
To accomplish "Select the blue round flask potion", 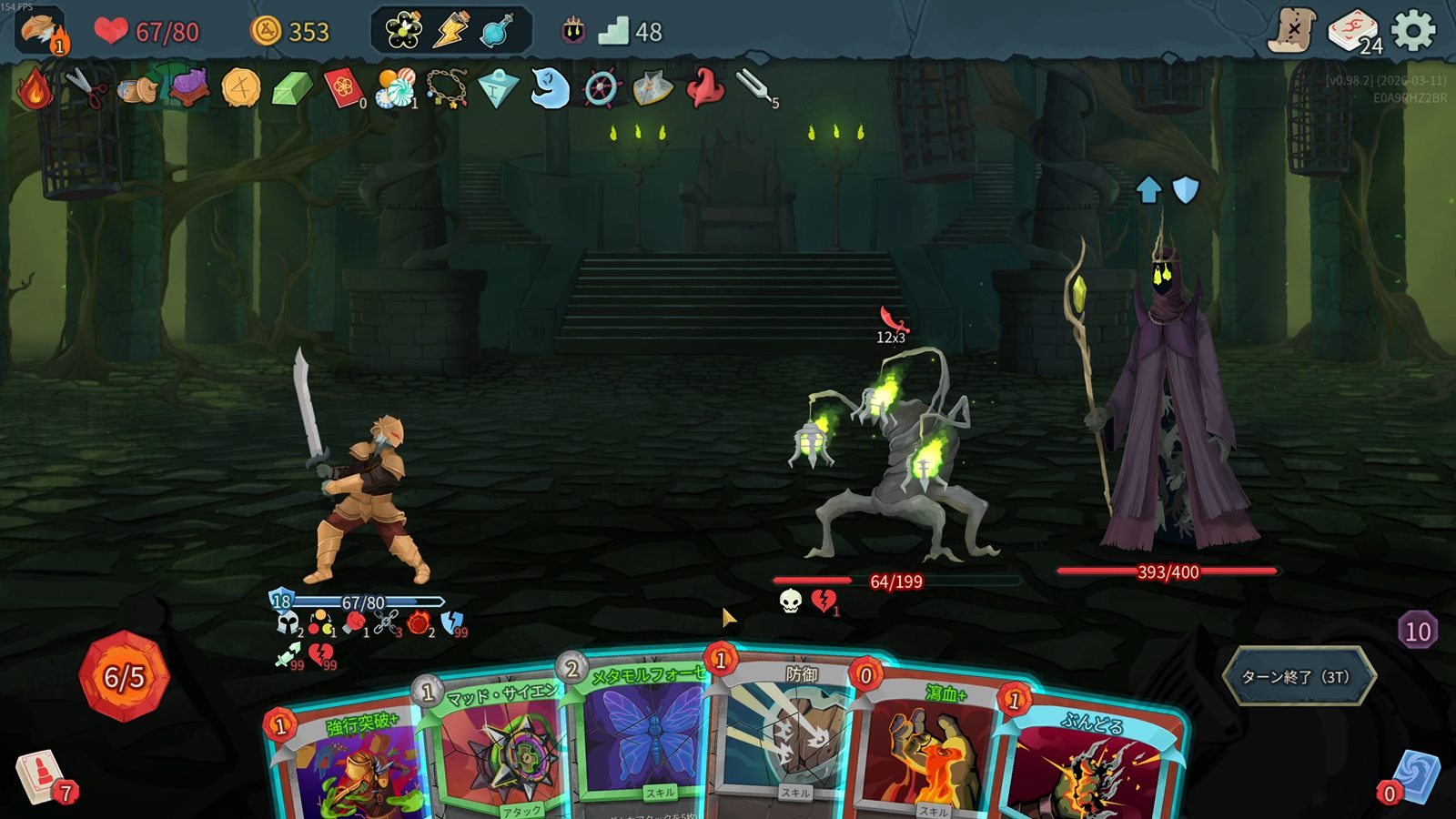I will [497, 31].
